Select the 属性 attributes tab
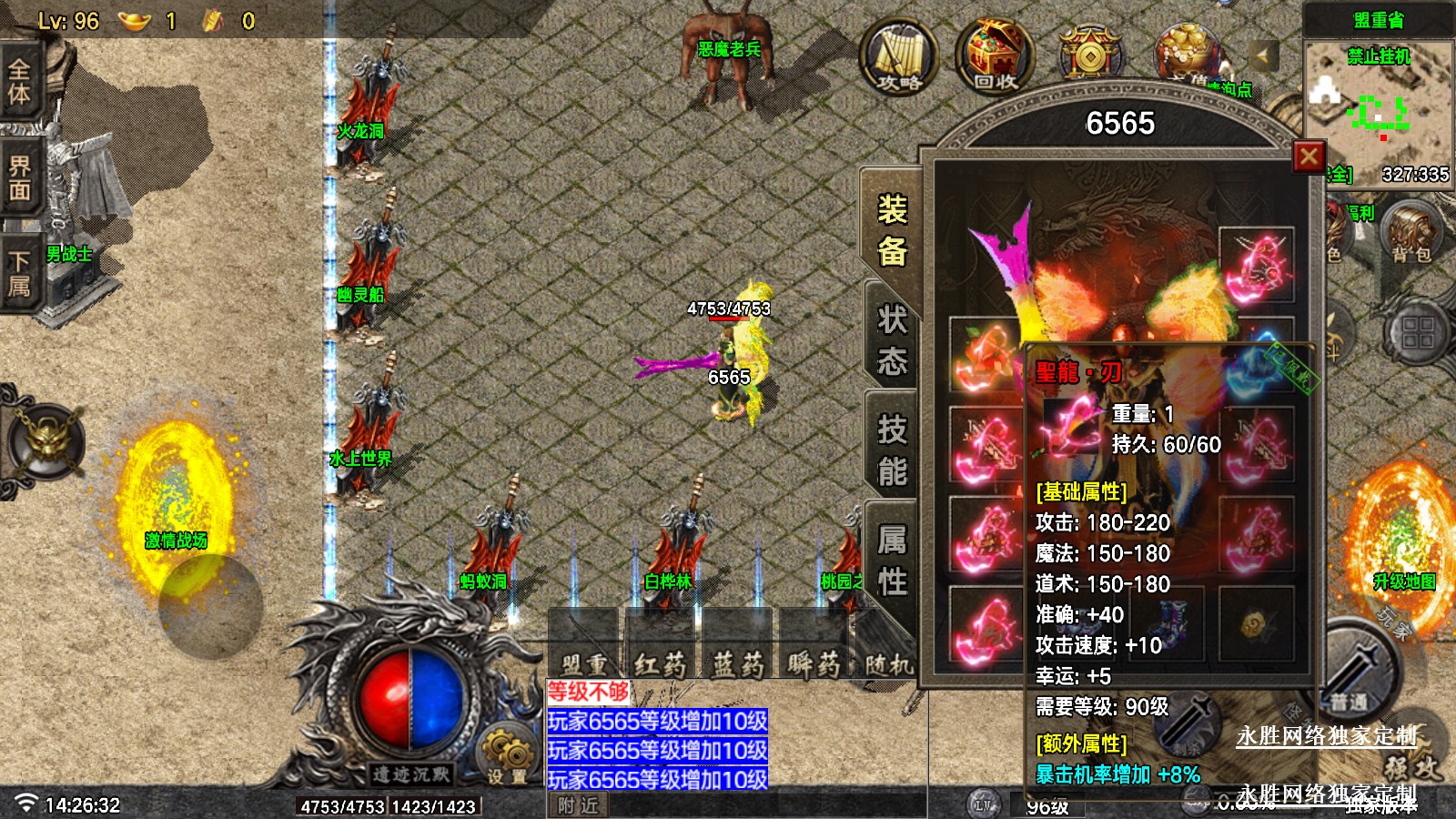This screenshot has height=819, width=1456. (x=892, y=560)
